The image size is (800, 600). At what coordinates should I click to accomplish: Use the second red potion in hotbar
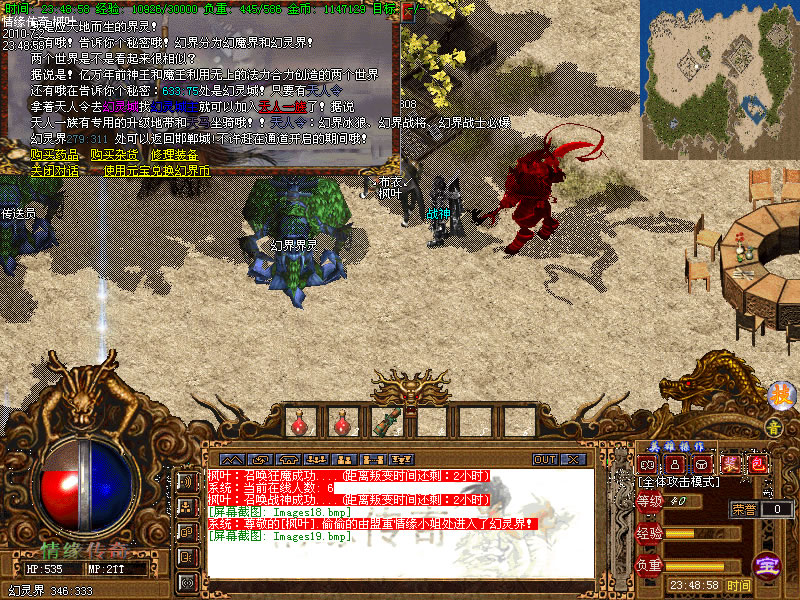click(342, 423)
